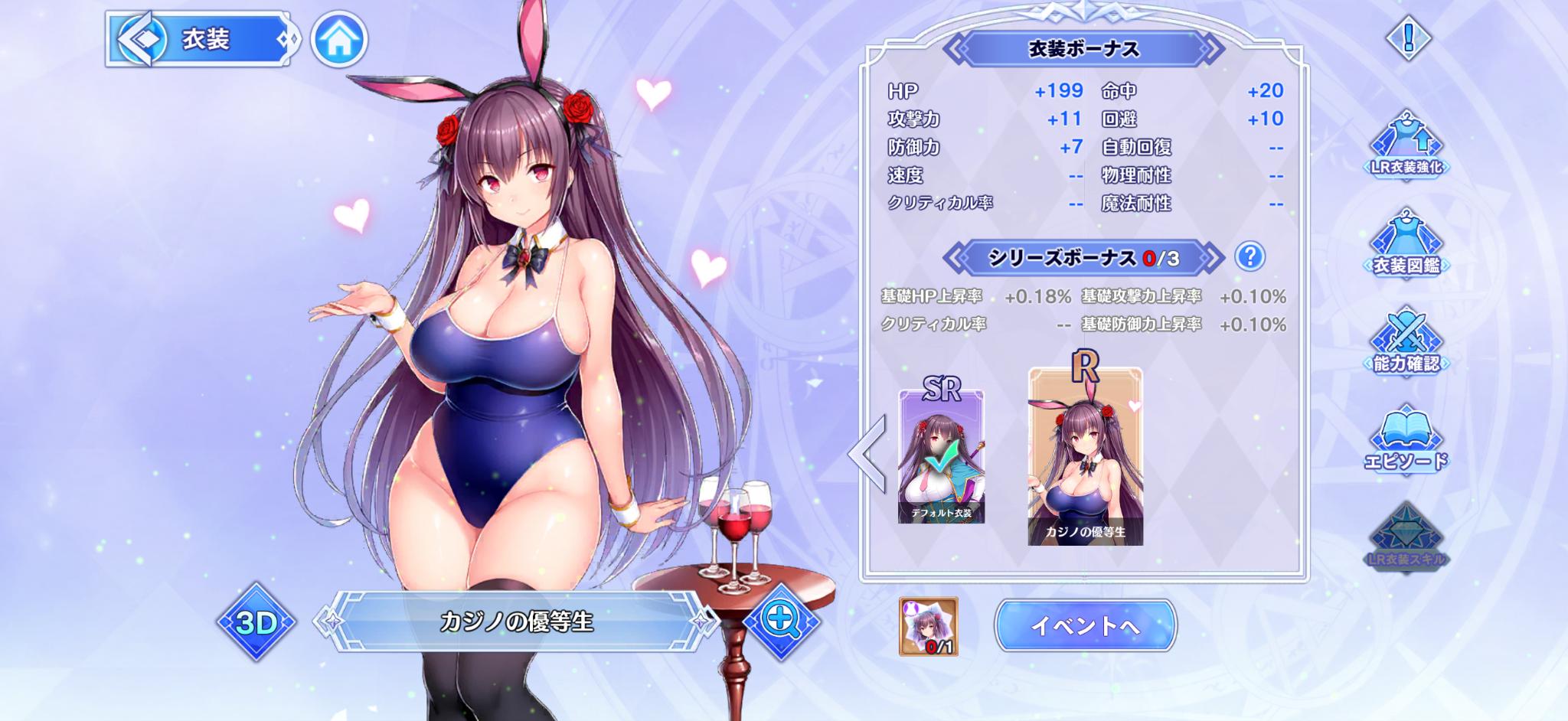Viewport: 1568px width, 721px height.
Task: Open the LR衣装スキル costume skill
Action: click(1406, 537)
